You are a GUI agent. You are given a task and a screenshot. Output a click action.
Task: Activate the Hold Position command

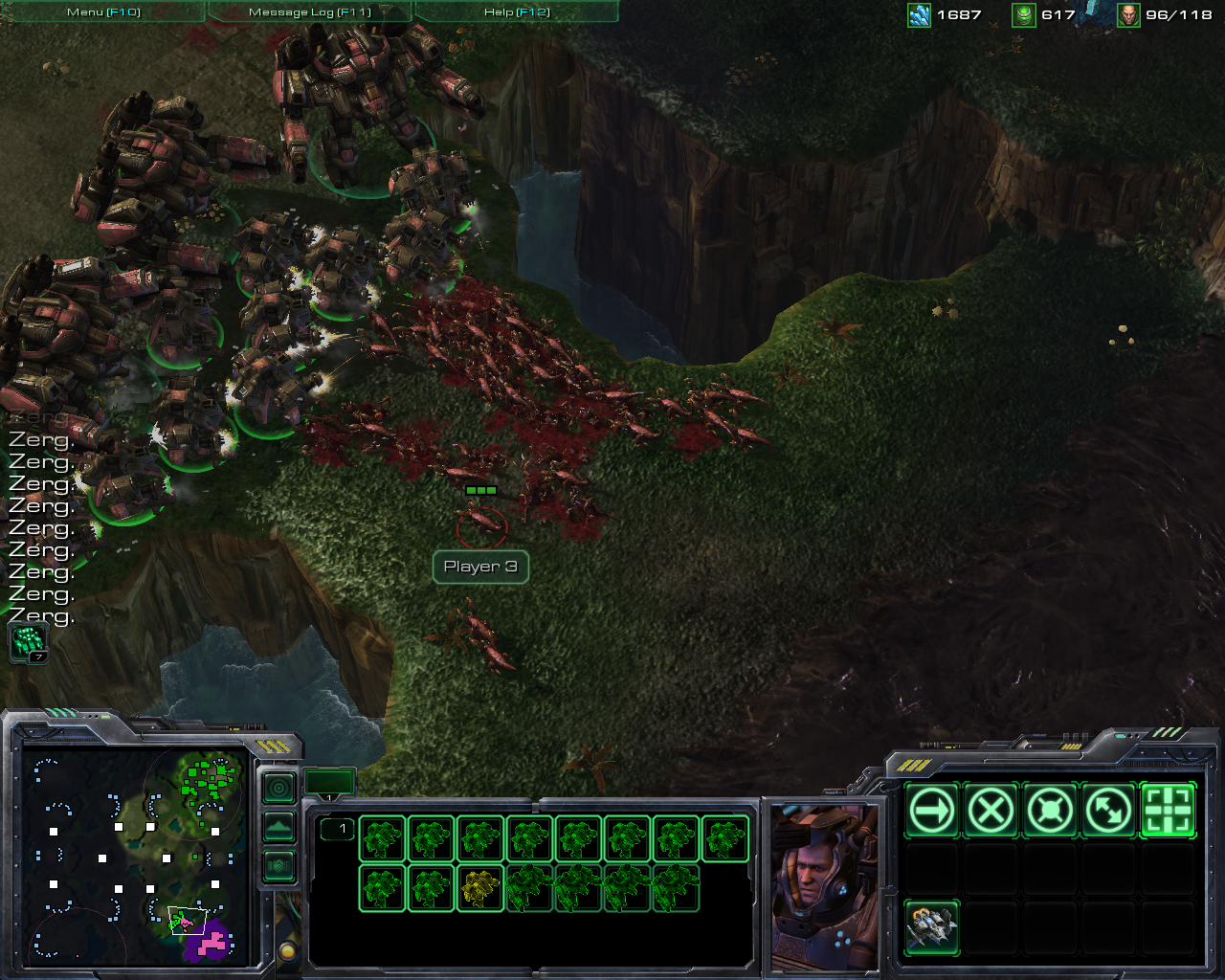coord(1050,811)
